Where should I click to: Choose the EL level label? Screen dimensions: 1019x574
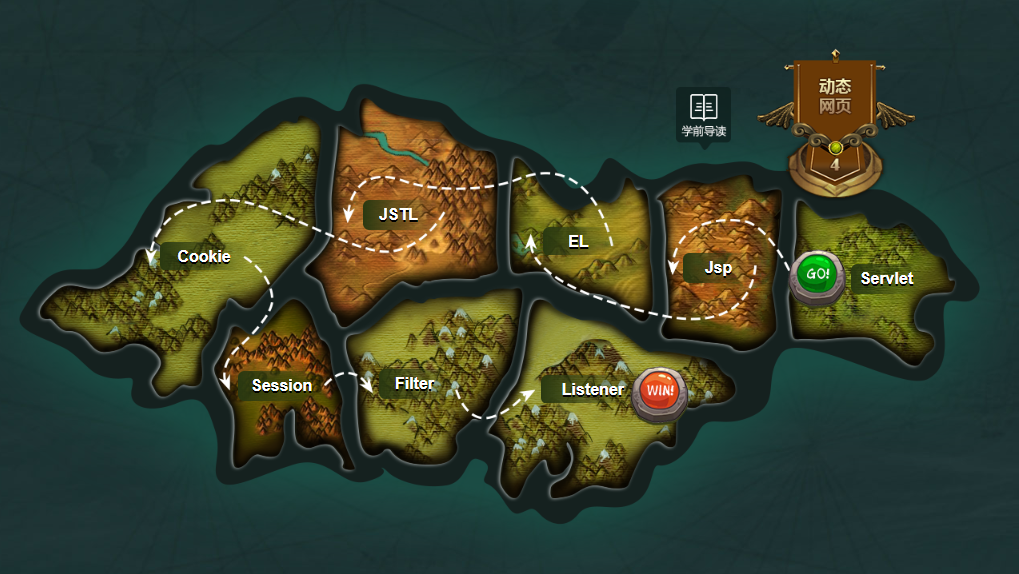(x=578, y=241)
